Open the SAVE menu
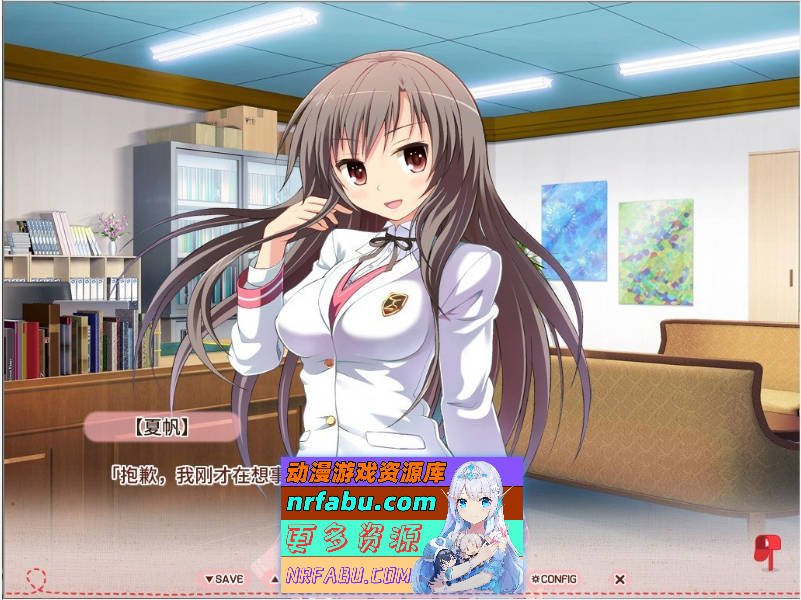 click(x=224, y=579)
